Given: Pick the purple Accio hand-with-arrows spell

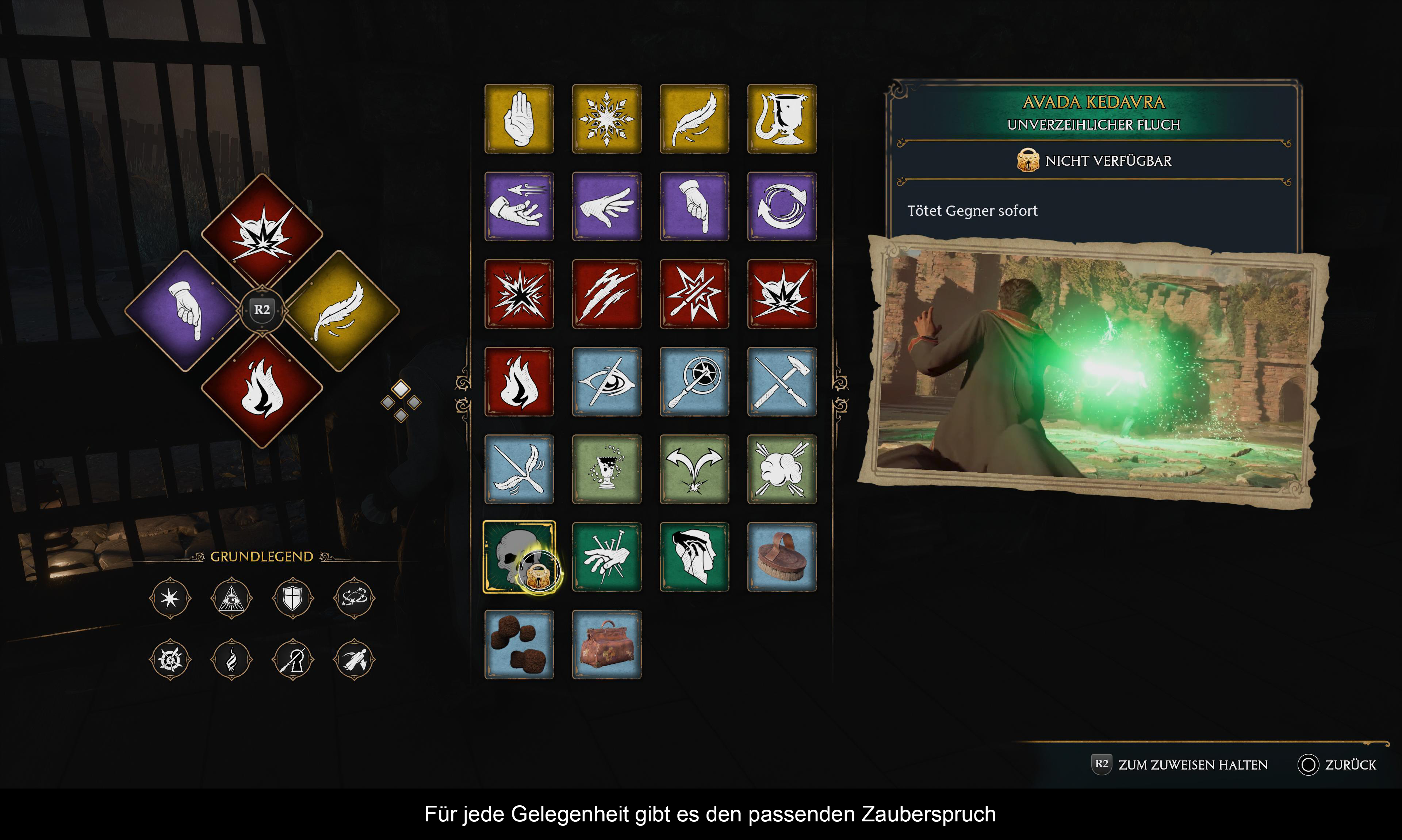Looking at the screenshot, I should tap(519, 207).
